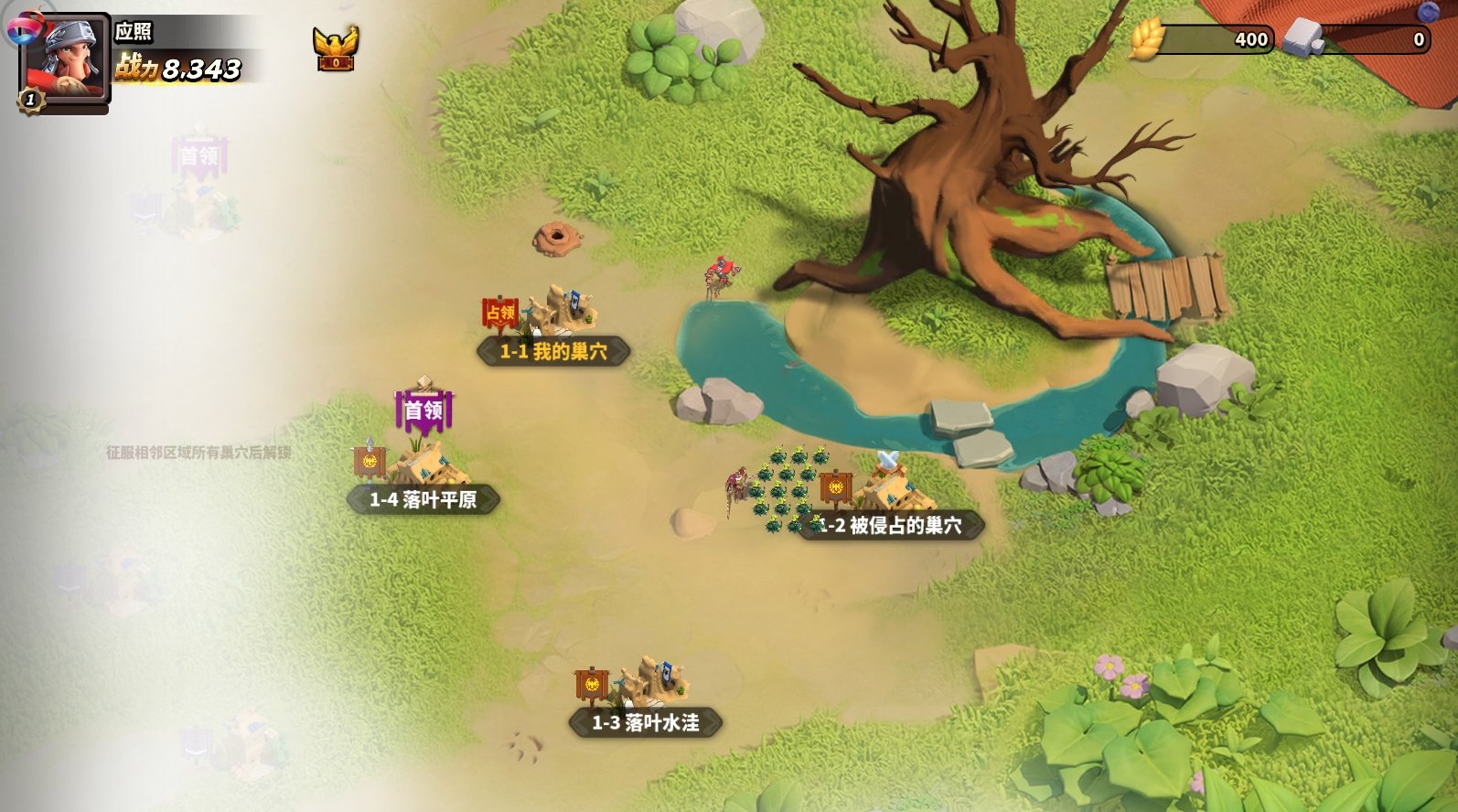Open the golden eagle rank badge
This screenshot has height=812, width=1458.
coord(336,48)
